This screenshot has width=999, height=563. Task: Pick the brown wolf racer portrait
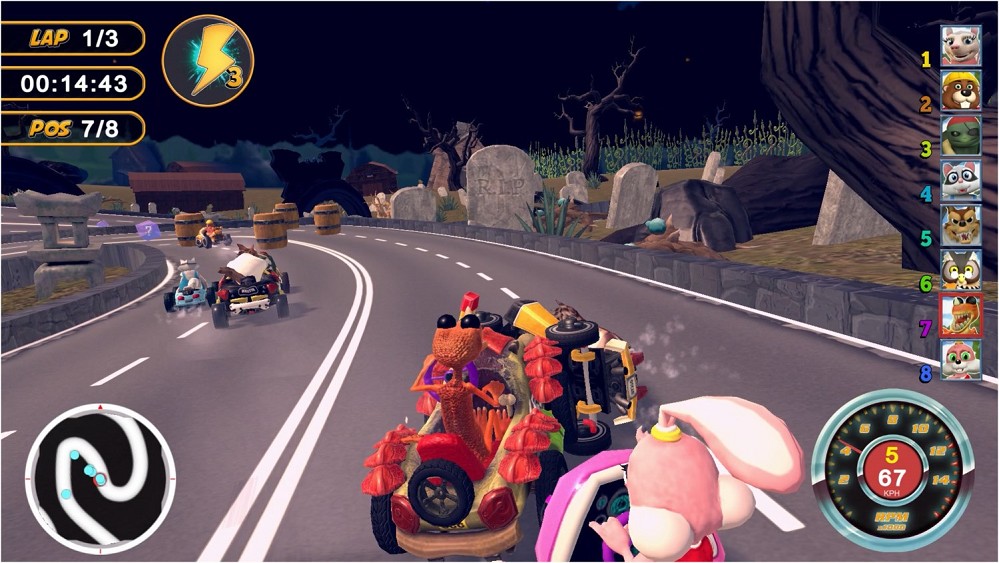pyautogui.click(x=960, y=226)
